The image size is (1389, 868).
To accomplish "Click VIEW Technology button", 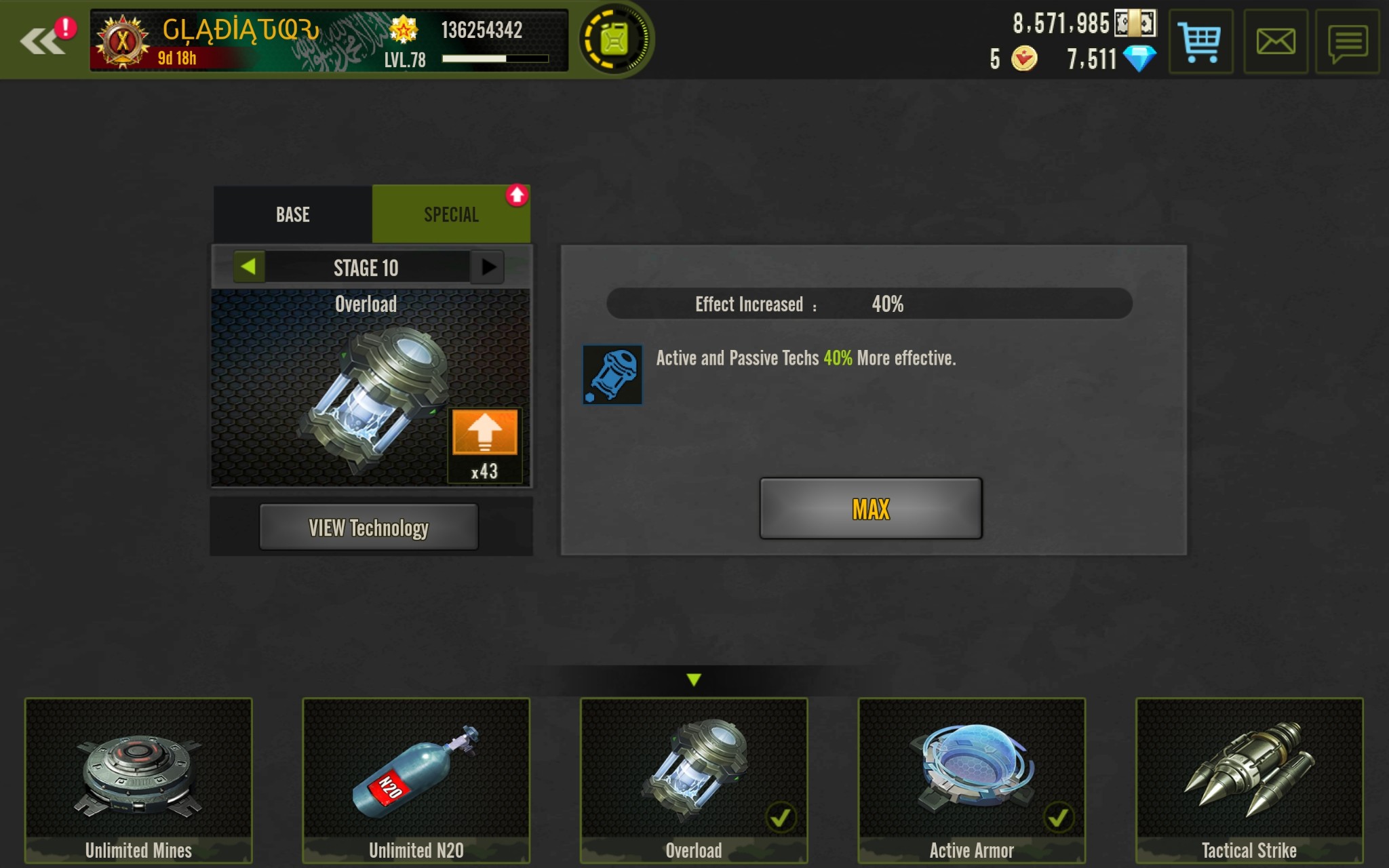I will (x=368, y=528).
